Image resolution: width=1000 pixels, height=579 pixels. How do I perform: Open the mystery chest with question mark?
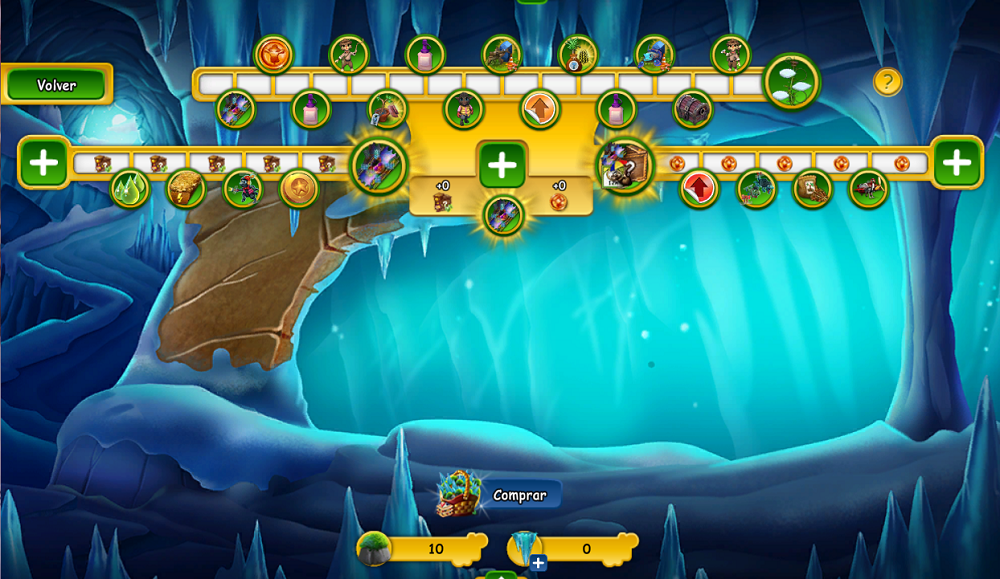click(x=626, y=165)
